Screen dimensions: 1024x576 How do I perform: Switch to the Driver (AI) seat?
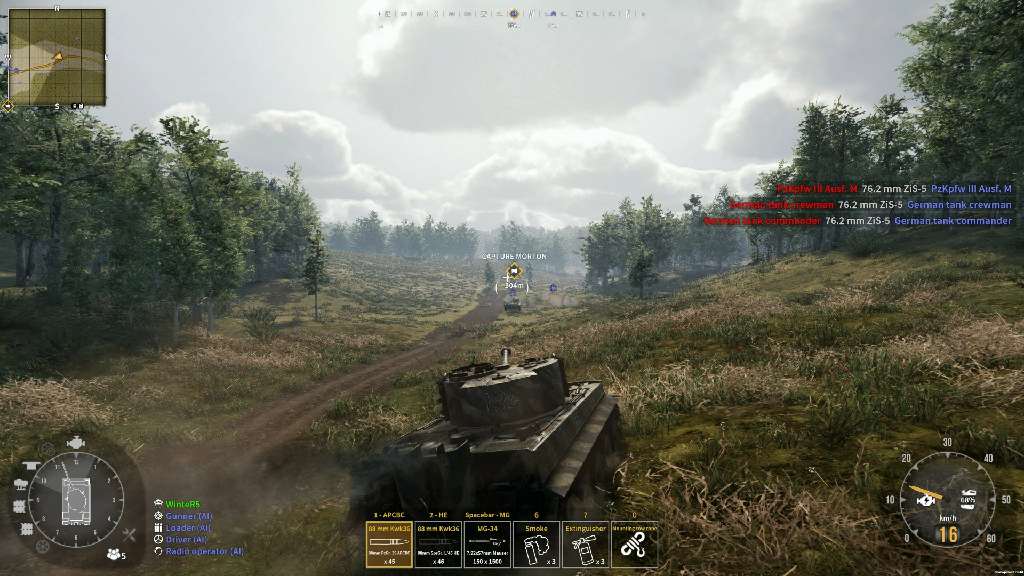click(x=188, y=540)
